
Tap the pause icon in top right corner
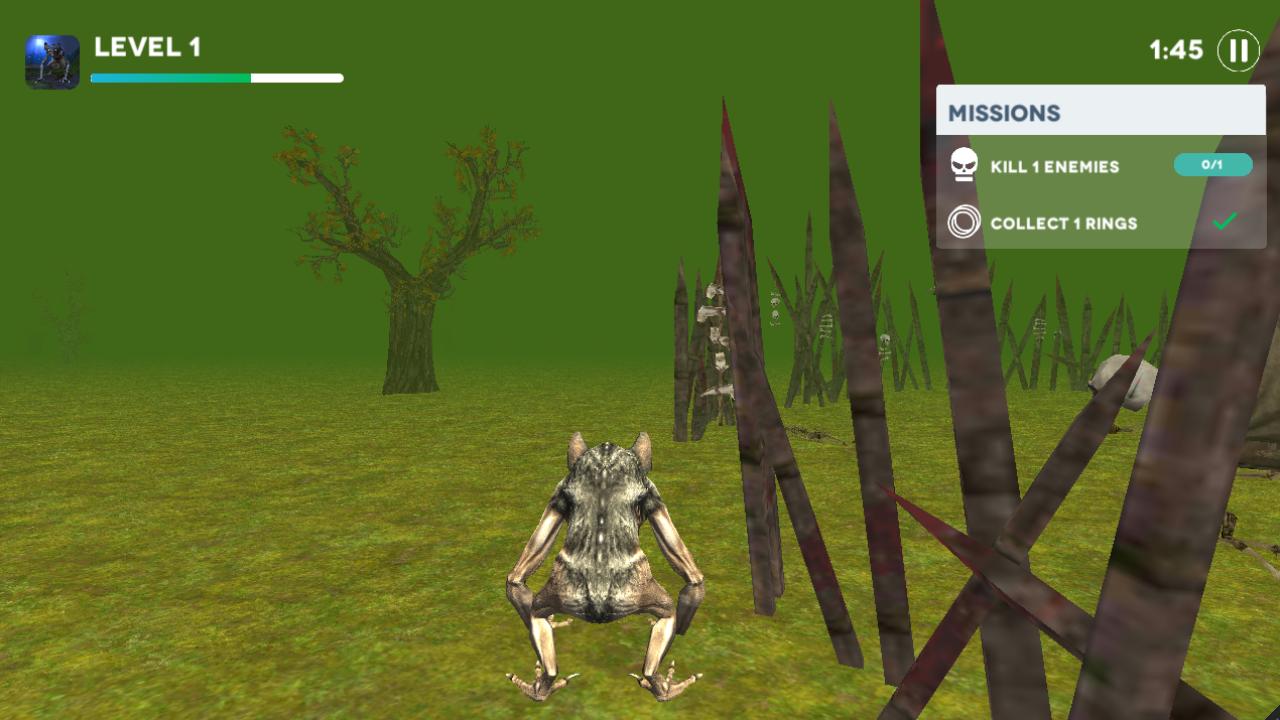[x=1238, y=51]
